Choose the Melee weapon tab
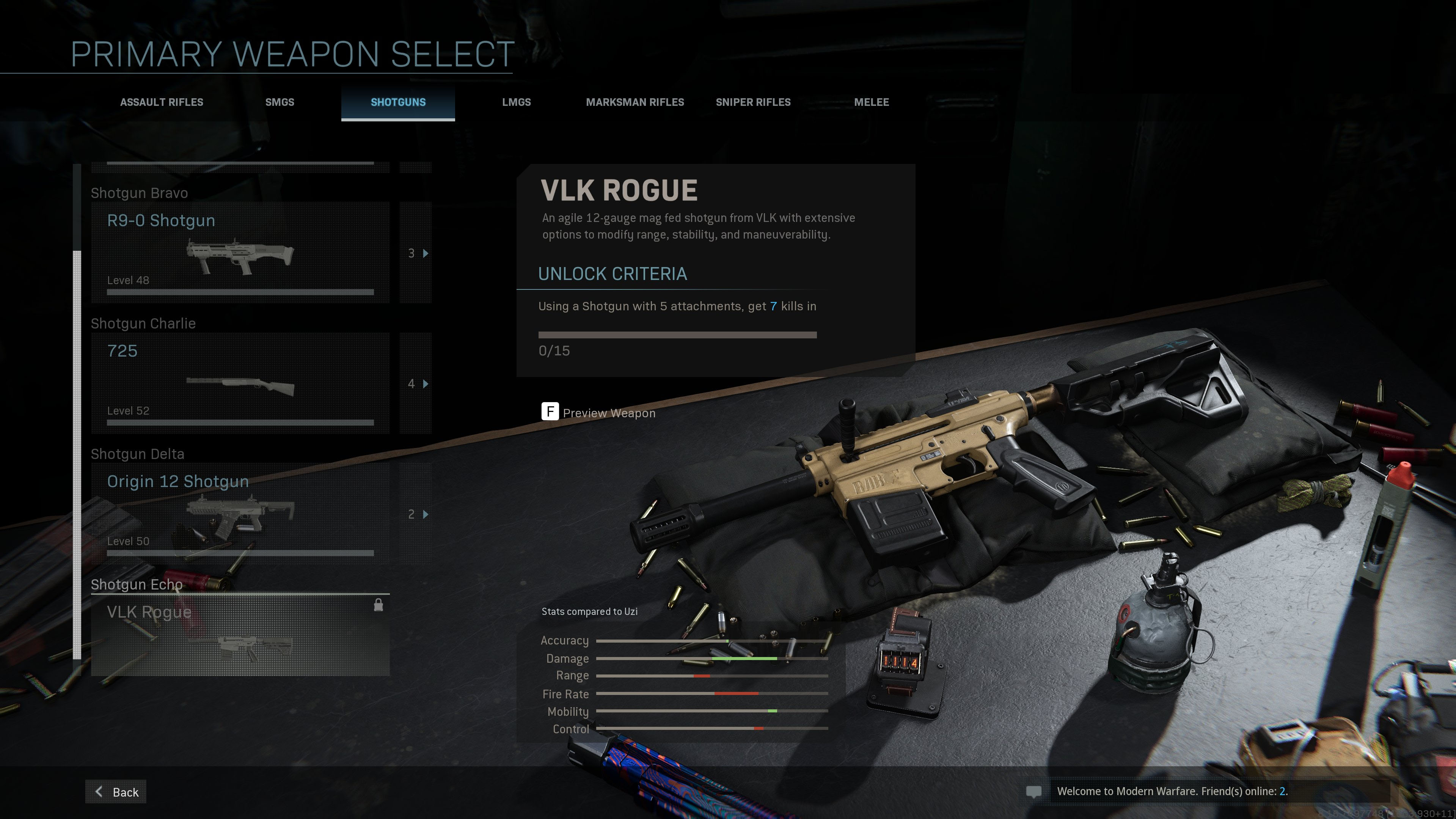 click(x=871, y=102)
